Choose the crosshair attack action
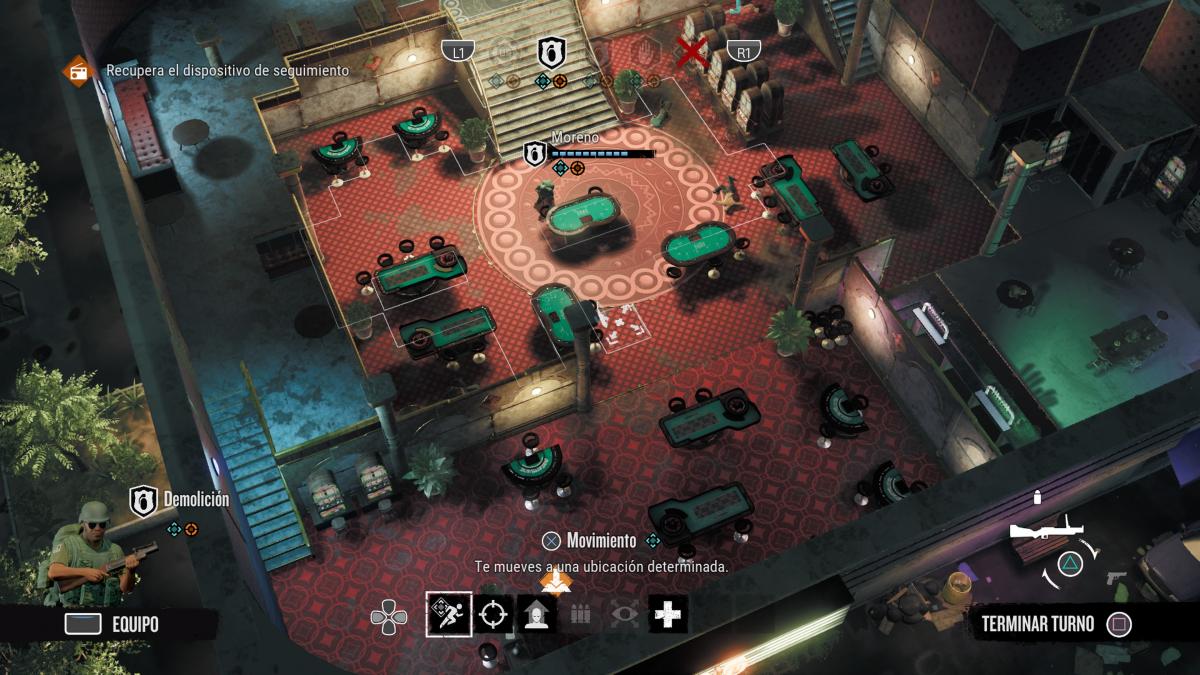The image size is (1200, 675). pyautogui.click(x=492, y=614)
